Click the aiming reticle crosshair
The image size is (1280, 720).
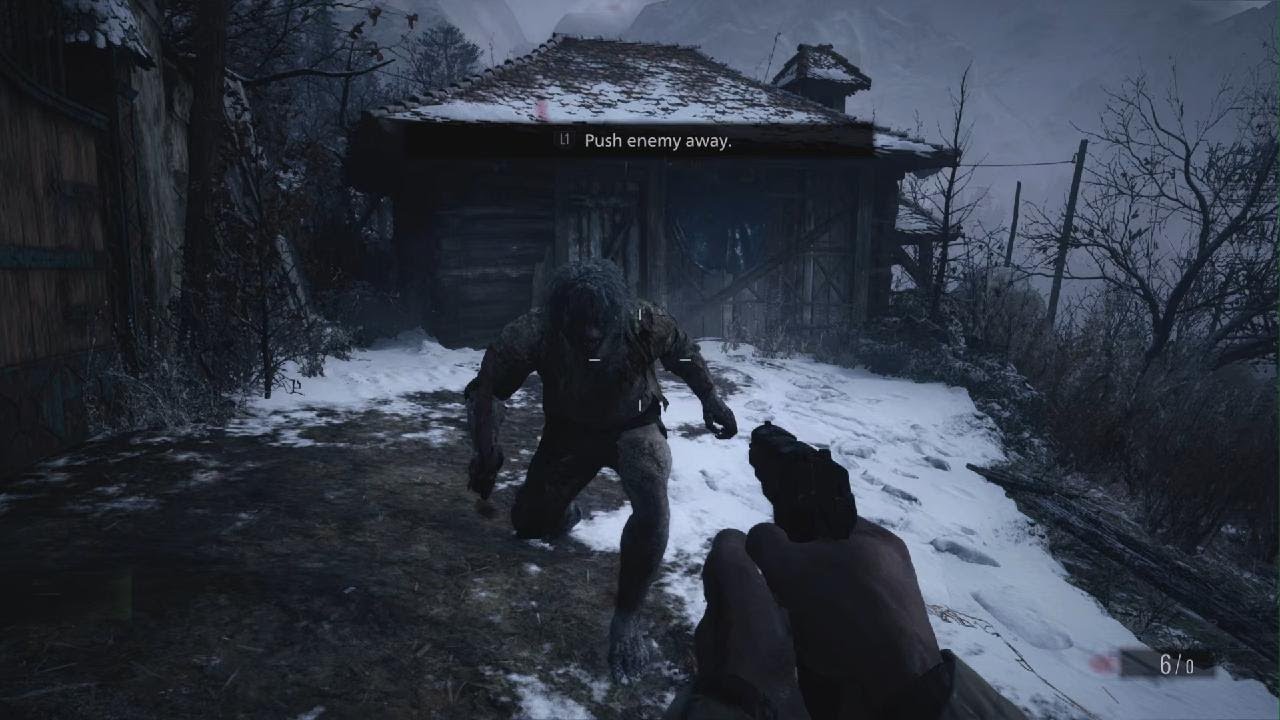639,358
